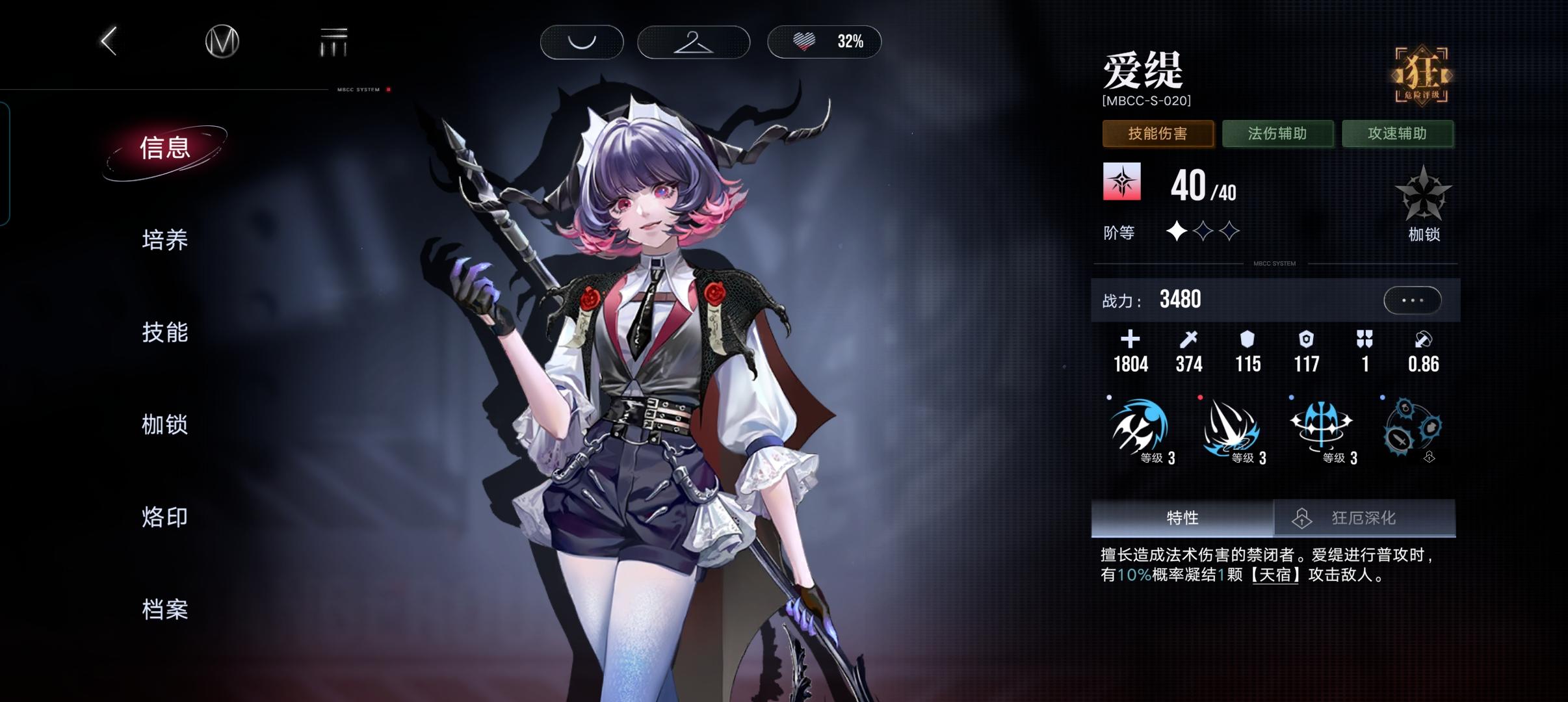Inspect the first skill icon with axe

pyautogui.click(x=1140, y=427)
